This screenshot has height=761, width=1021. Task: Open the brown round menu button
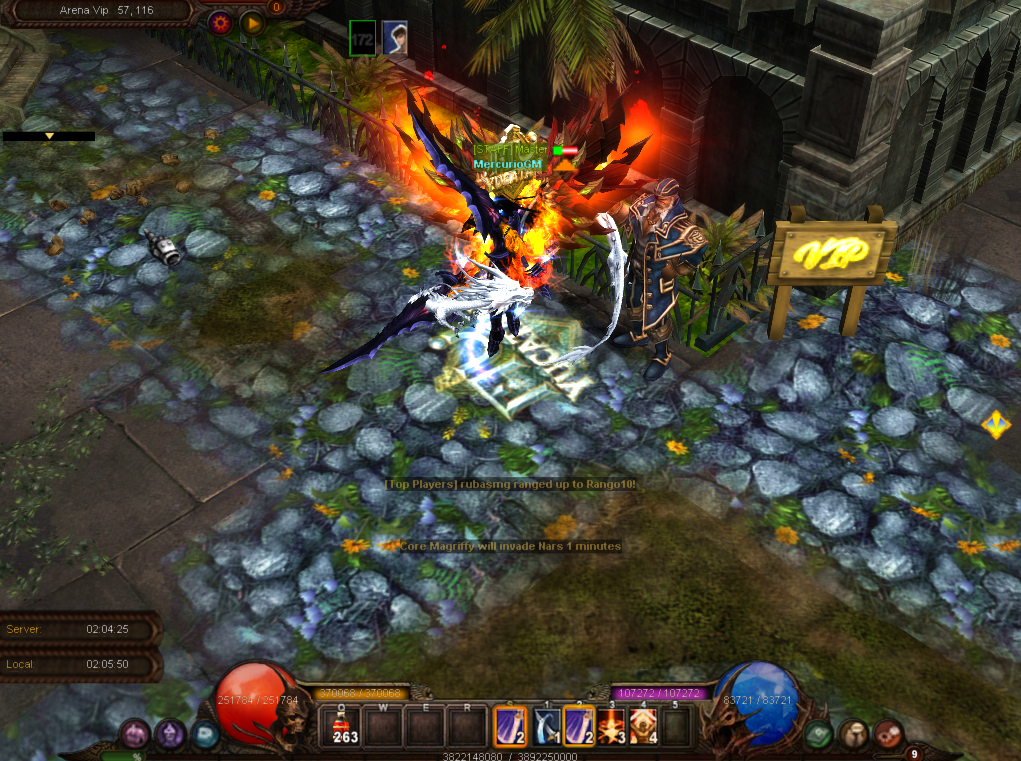(853, 735)
